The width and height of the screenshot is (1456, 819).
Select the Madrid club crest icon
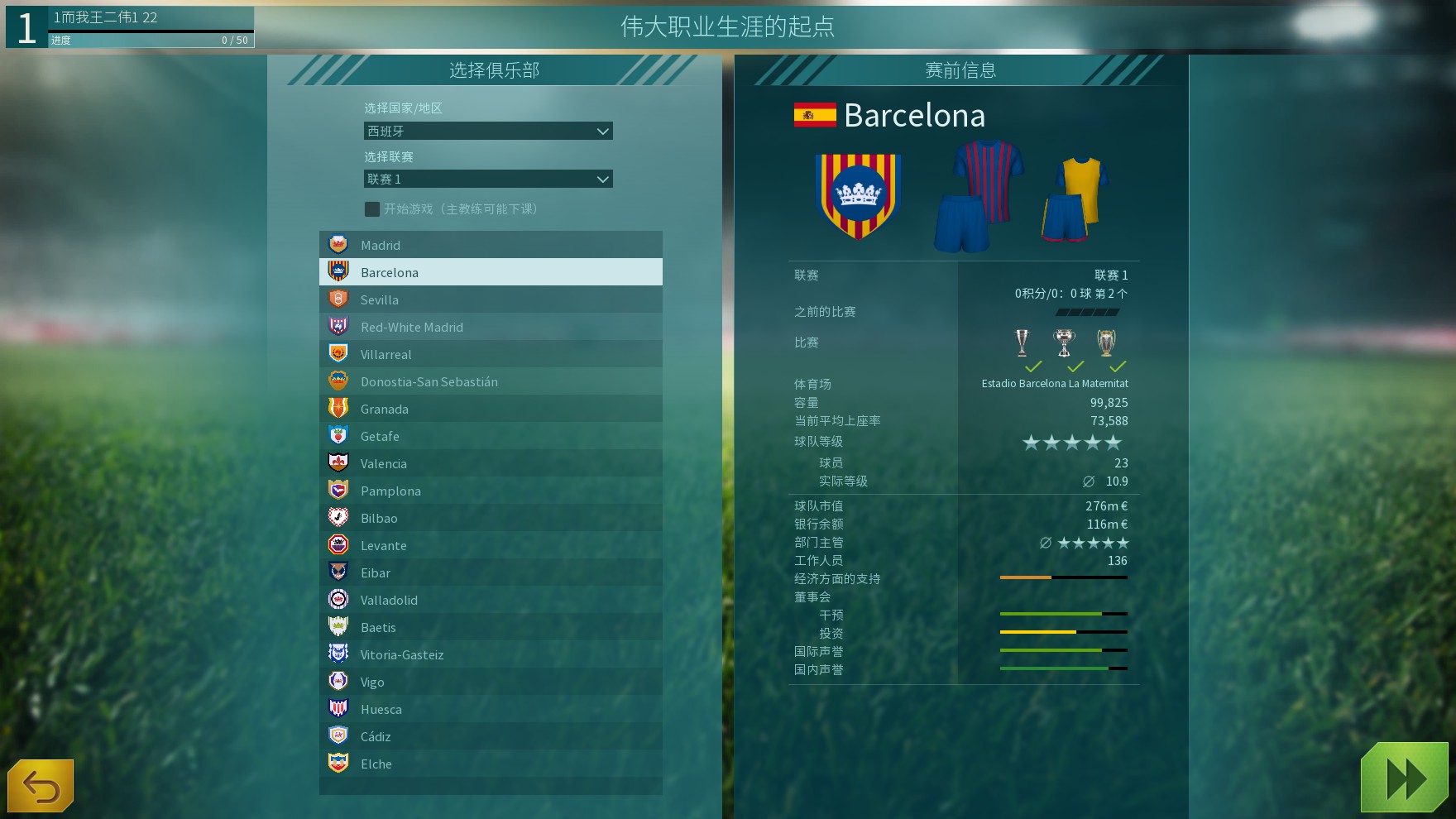point(339,244)
